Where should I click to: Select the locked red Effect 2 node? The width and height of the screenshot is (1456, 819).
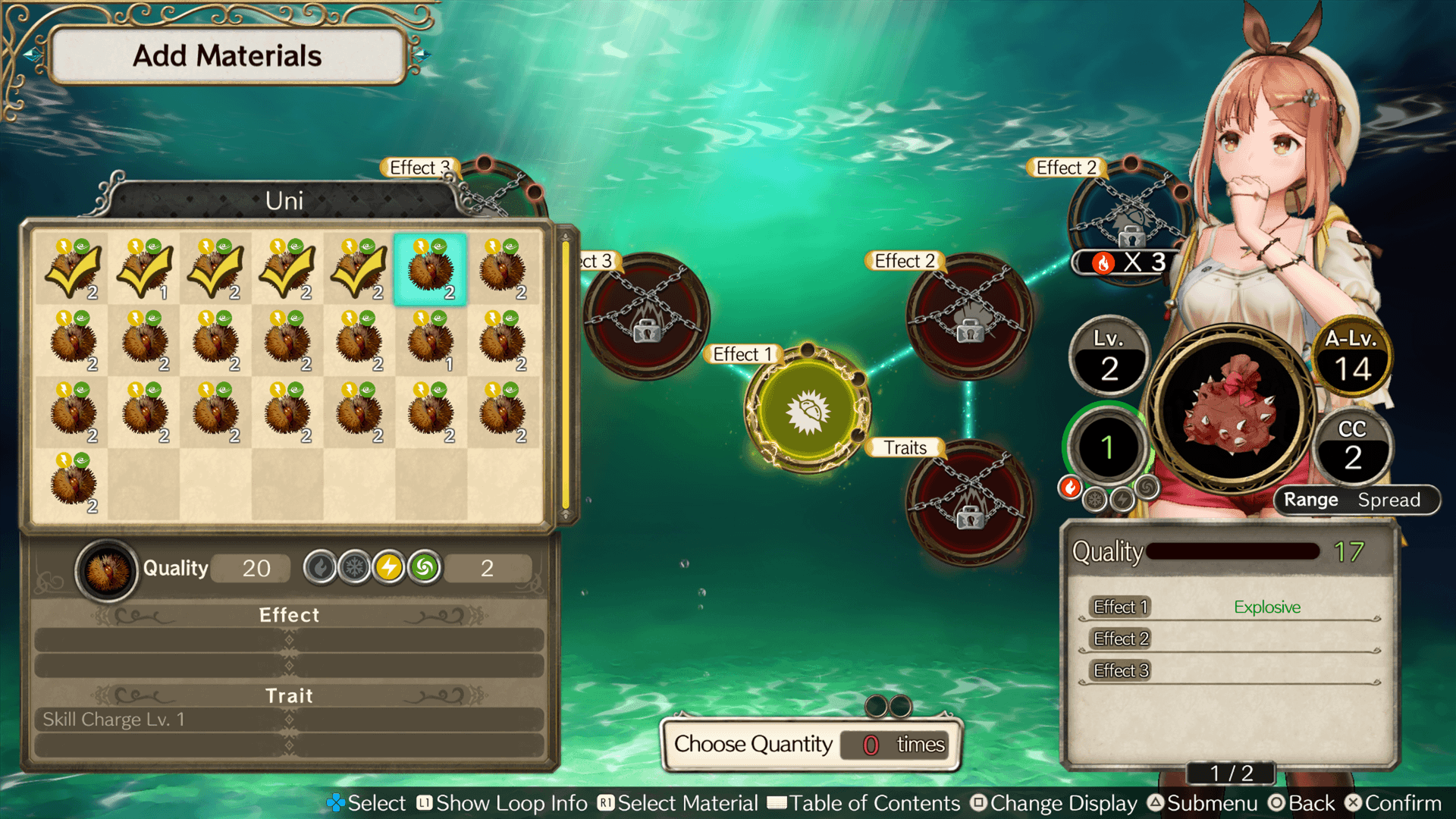point(969,316)
